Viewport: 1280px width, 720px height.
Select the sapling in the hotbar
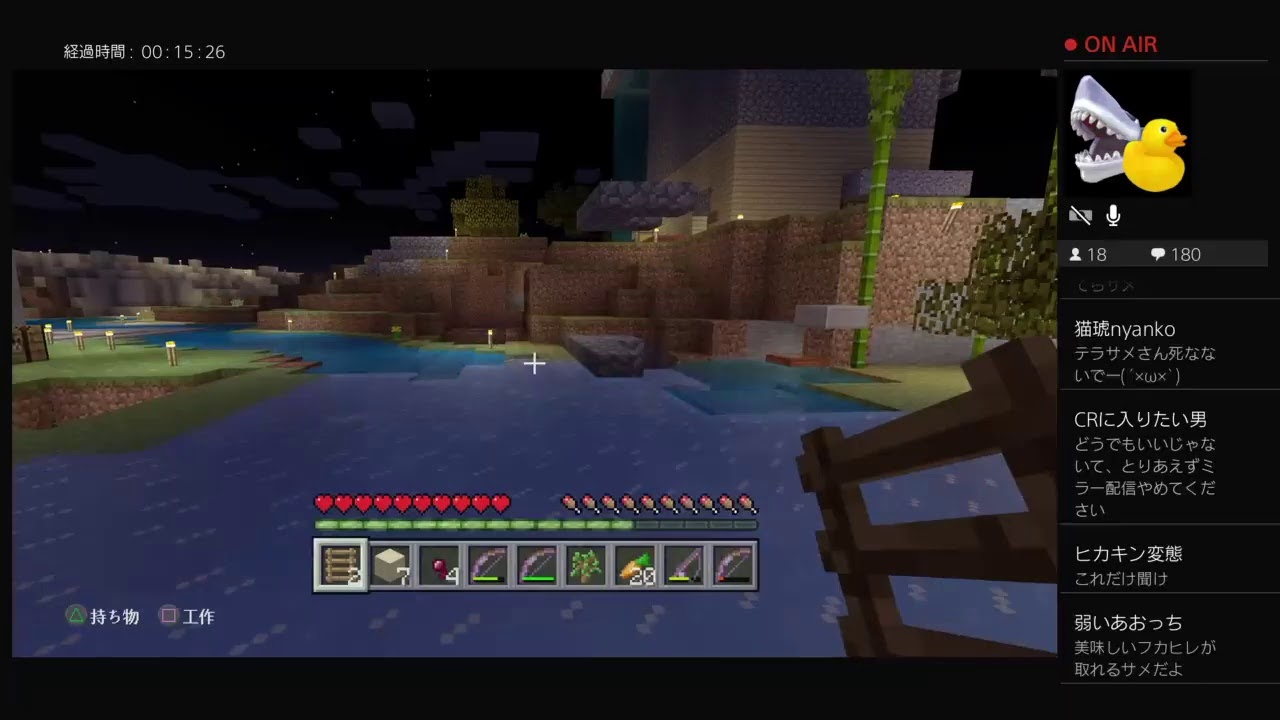(x=587, y=565)
